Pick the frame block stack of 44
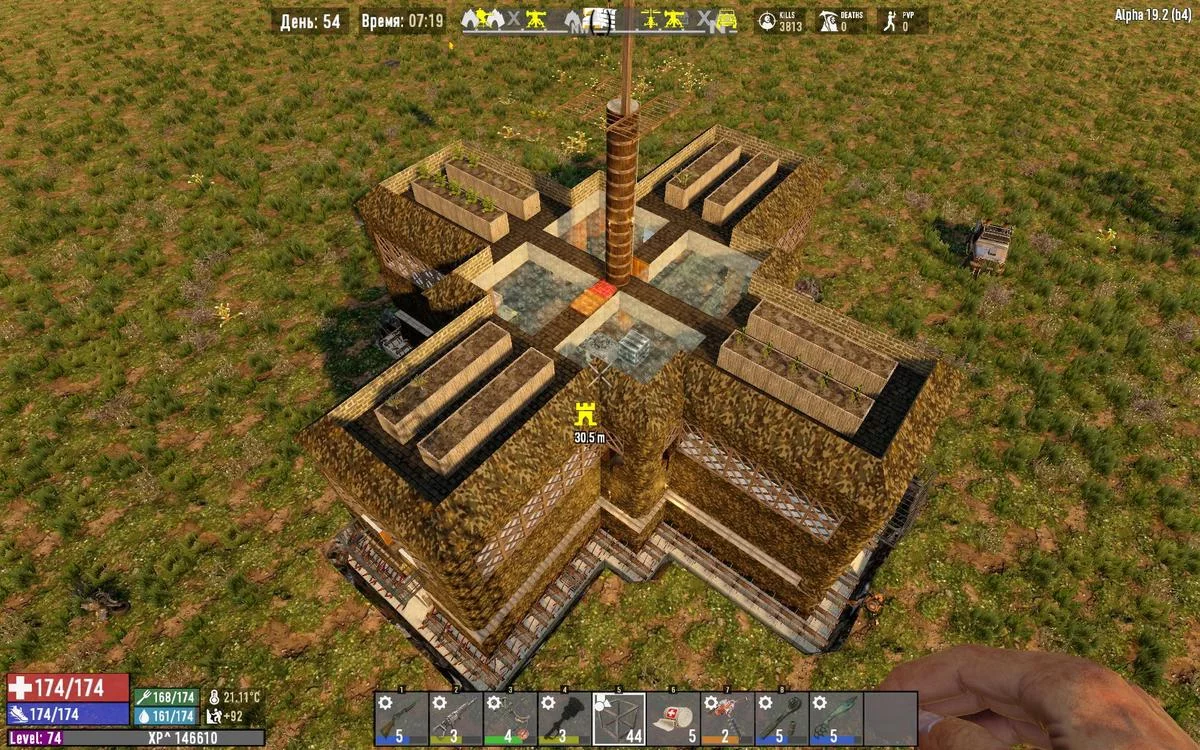1200x750 pixels. coord(619,718)
